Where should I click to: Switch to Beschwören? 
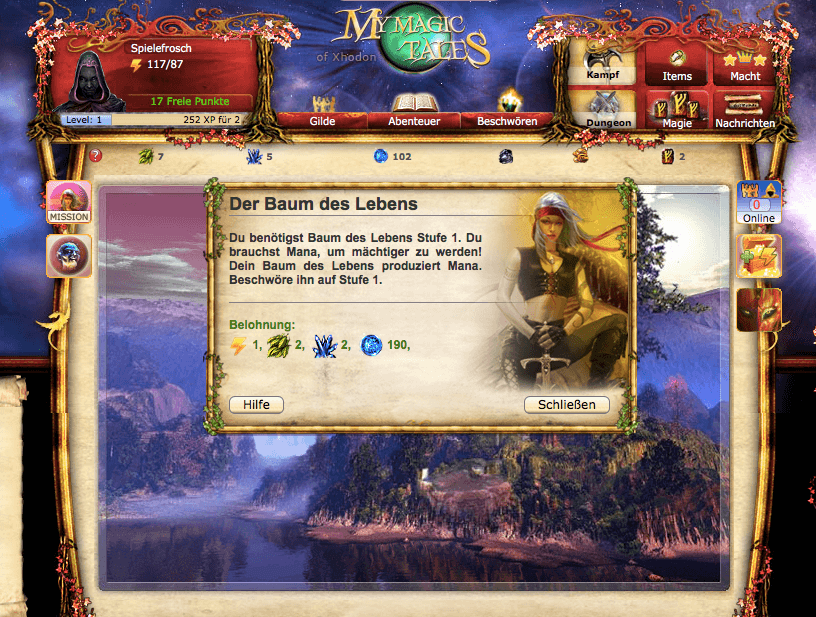tap(507, 120)
